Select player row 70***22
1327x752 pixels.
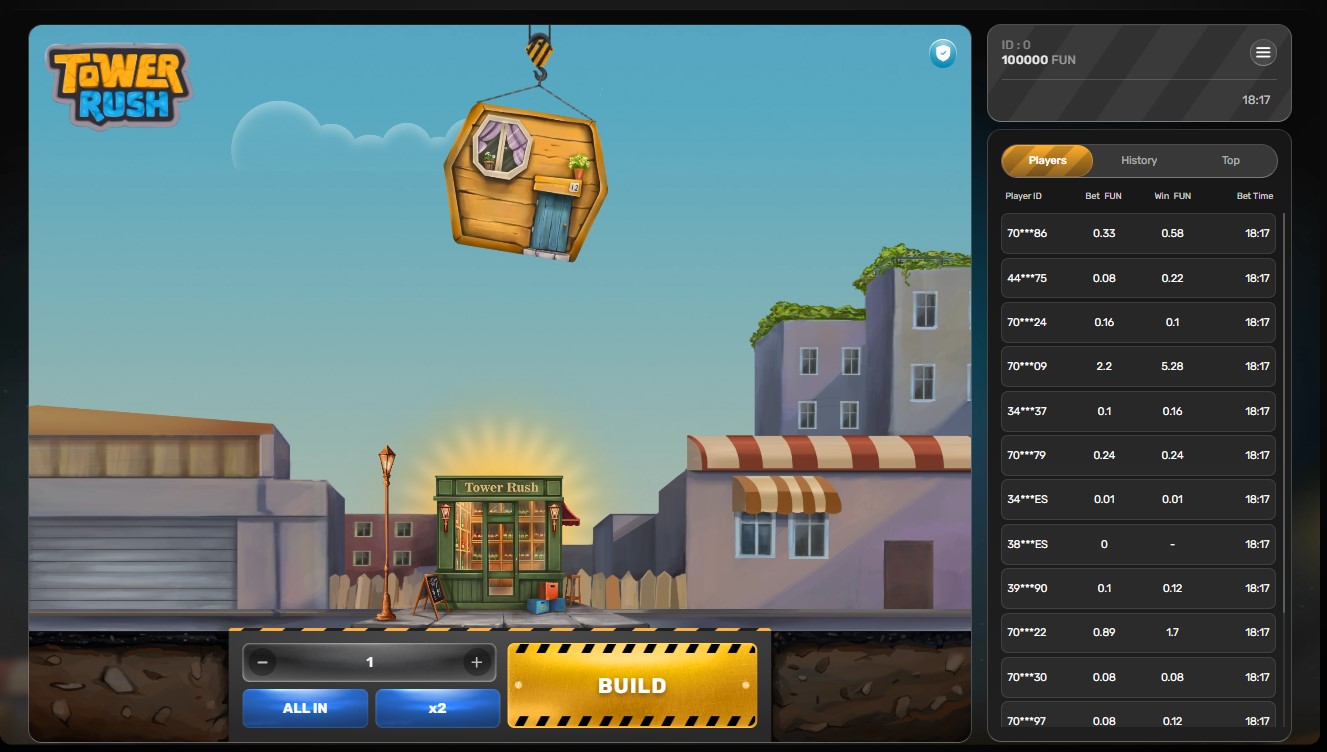click(x=1138, y=632)
